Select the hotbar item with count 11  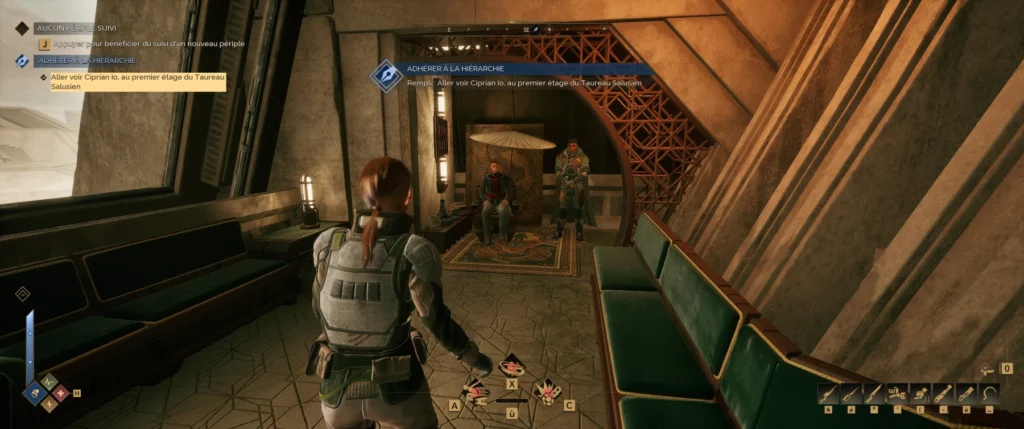coord(920,393)
